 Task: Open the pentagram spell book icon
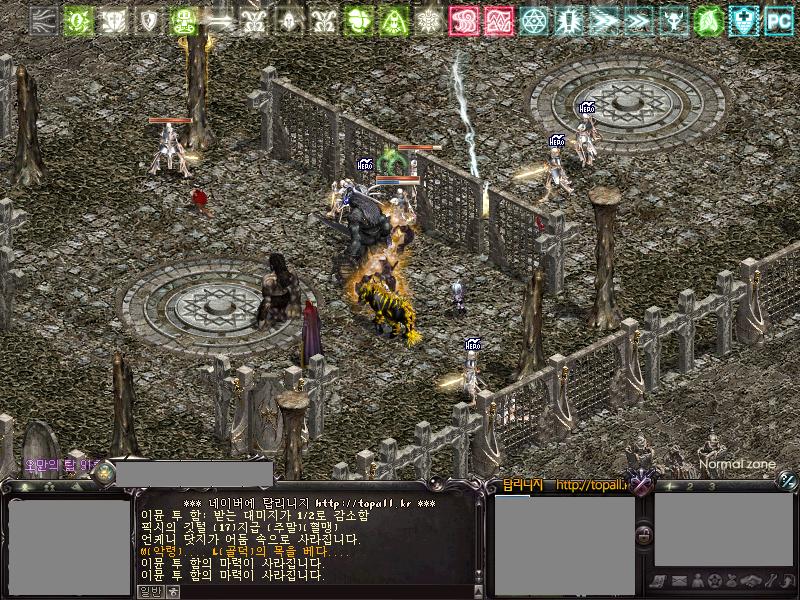click(715, 581)
